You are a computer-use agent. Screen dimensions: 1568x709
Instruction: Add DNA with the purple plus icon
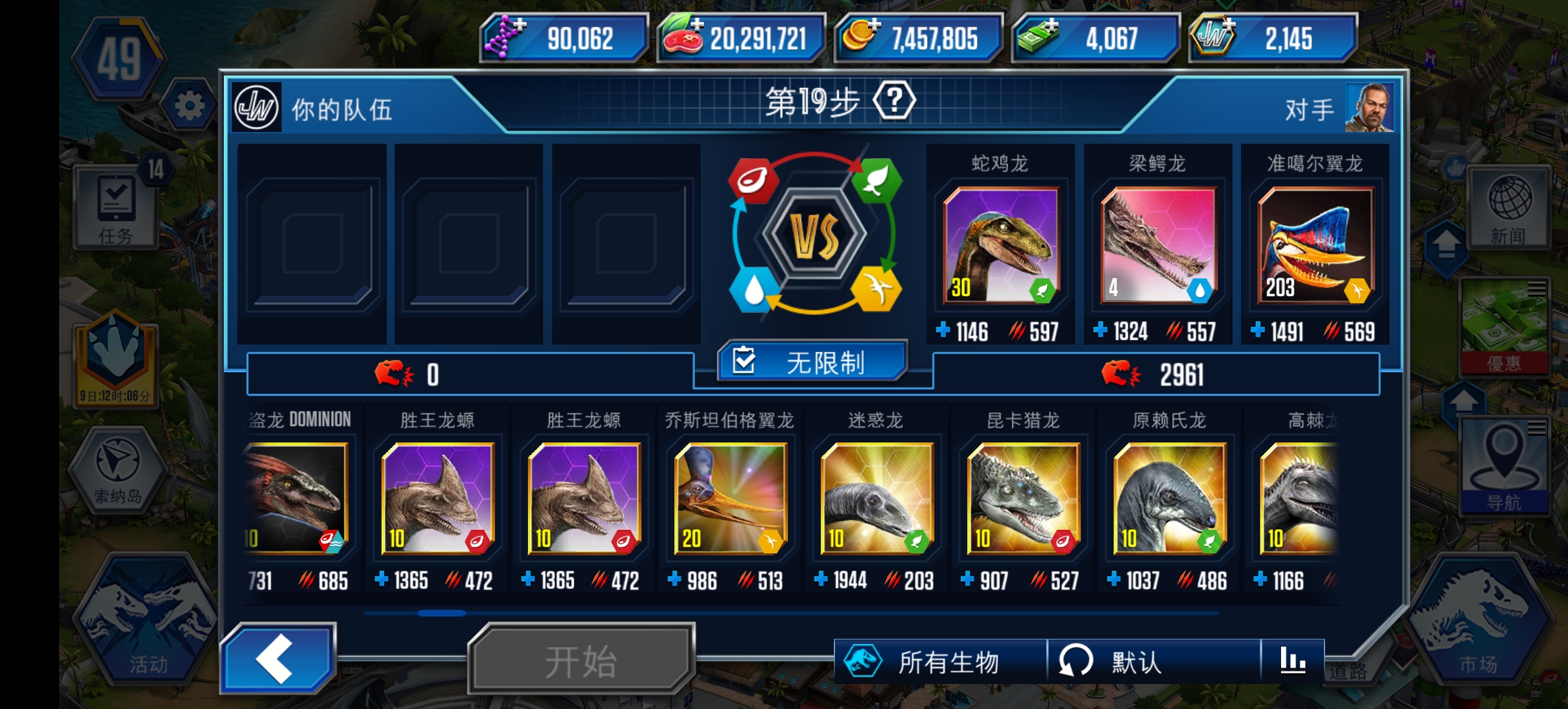click(x=519, y=26)
